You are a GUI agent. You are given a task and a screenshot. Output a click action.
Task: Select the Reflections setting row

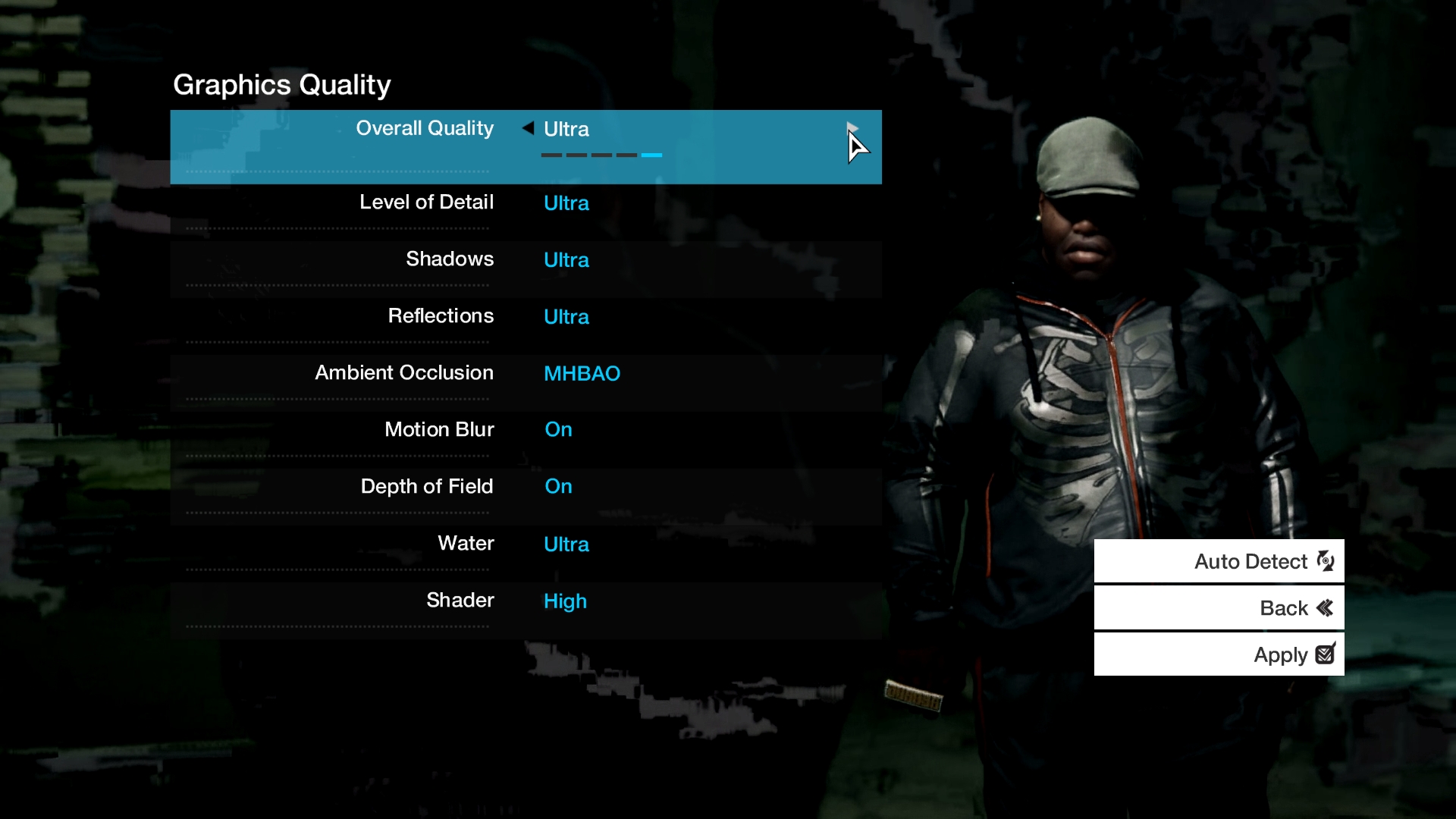pos(525,317)
